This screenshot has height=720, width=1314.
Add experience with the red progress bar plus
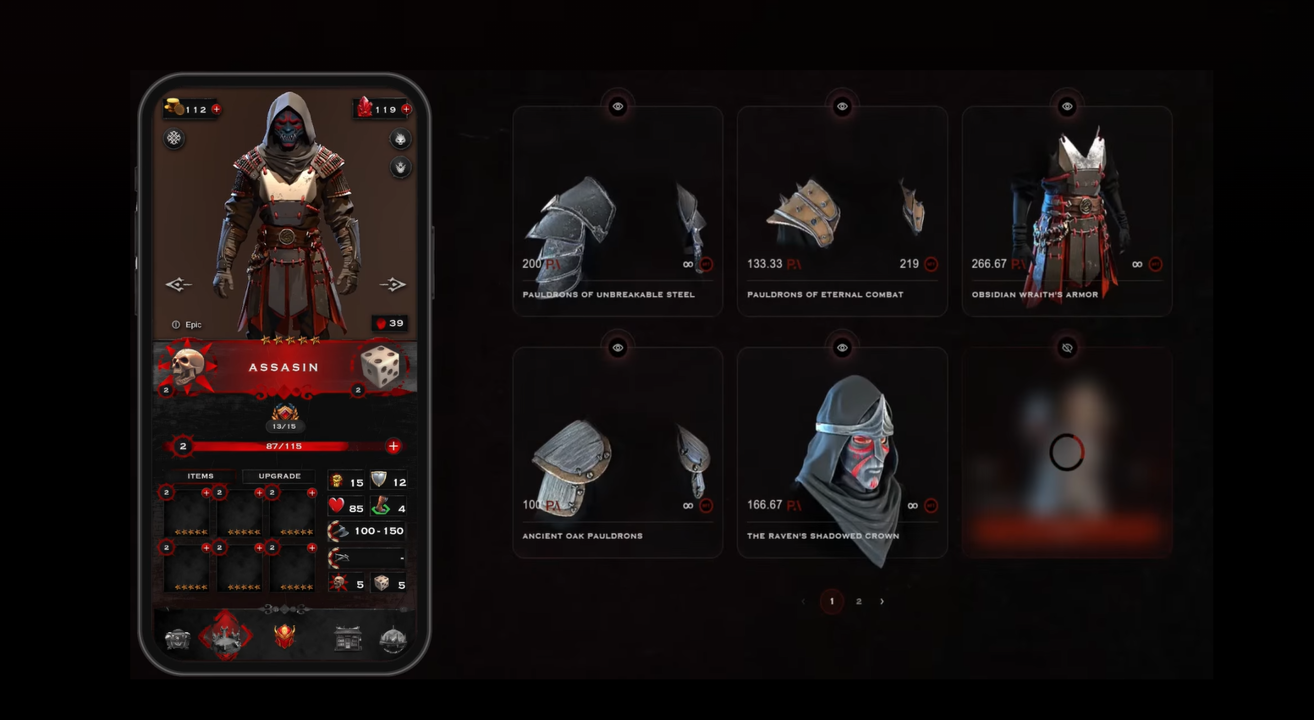[393, 446]
